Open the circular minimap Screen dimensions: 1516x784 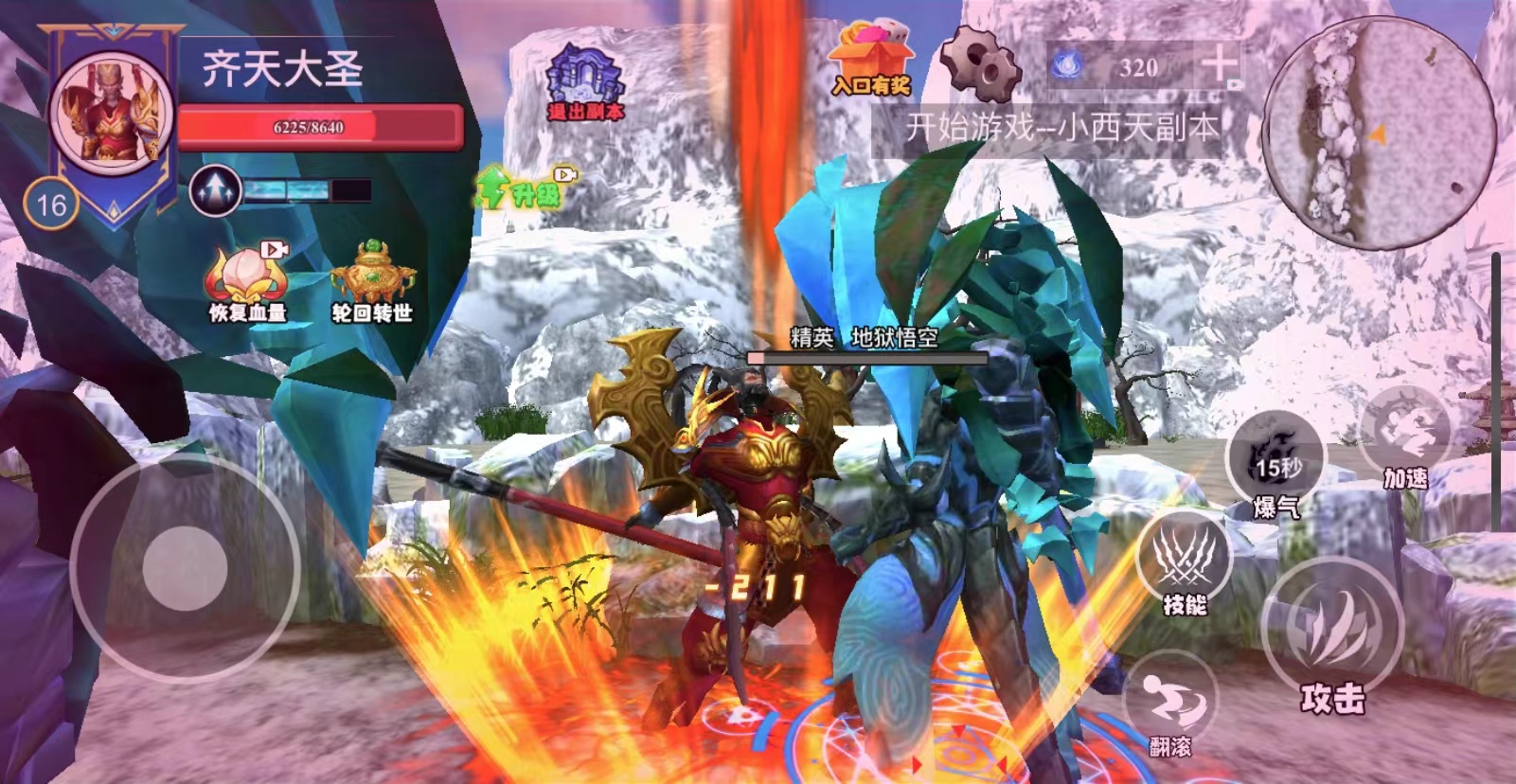(x=1379, y=132)
